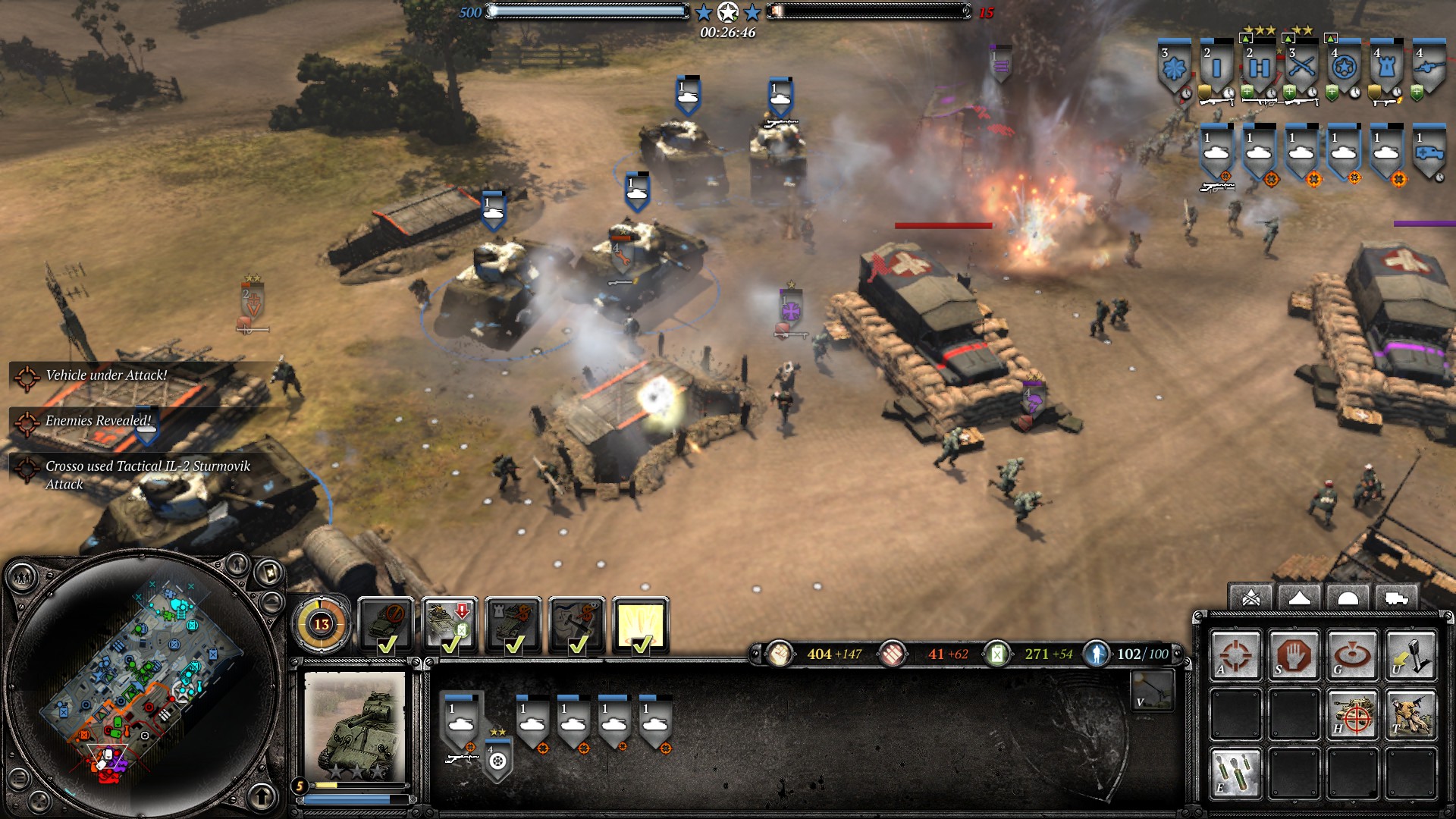Choose the vehicle with red arrow ability

click(x=450, y=626)
